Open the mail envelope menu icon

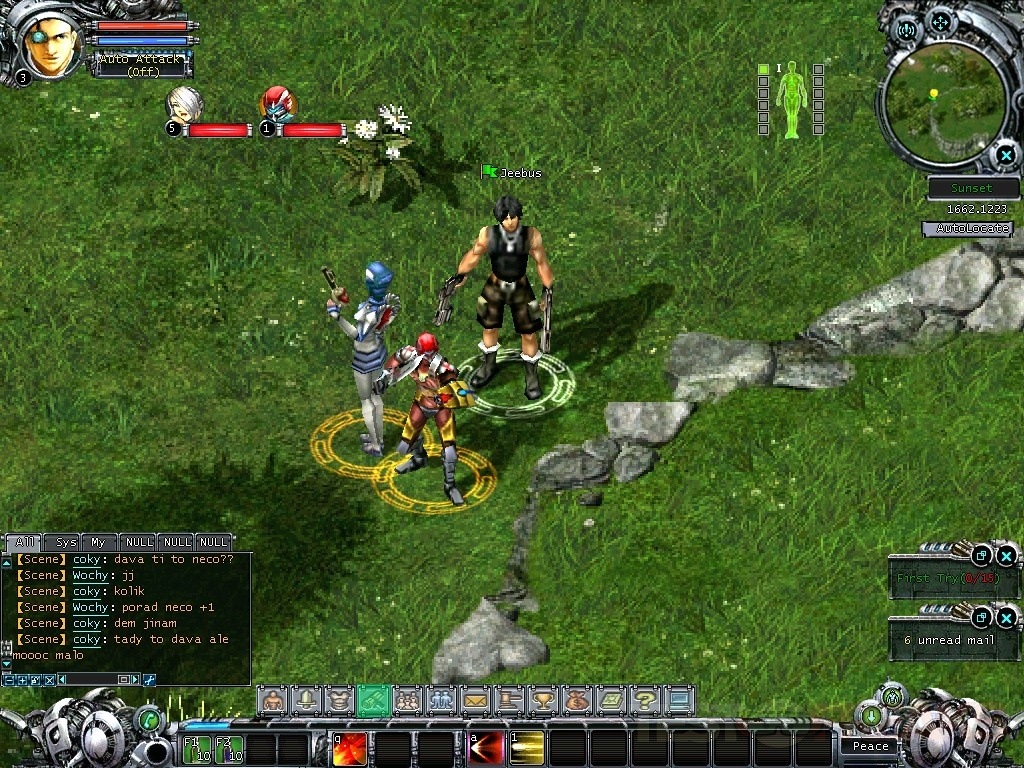tap(474, 700)
